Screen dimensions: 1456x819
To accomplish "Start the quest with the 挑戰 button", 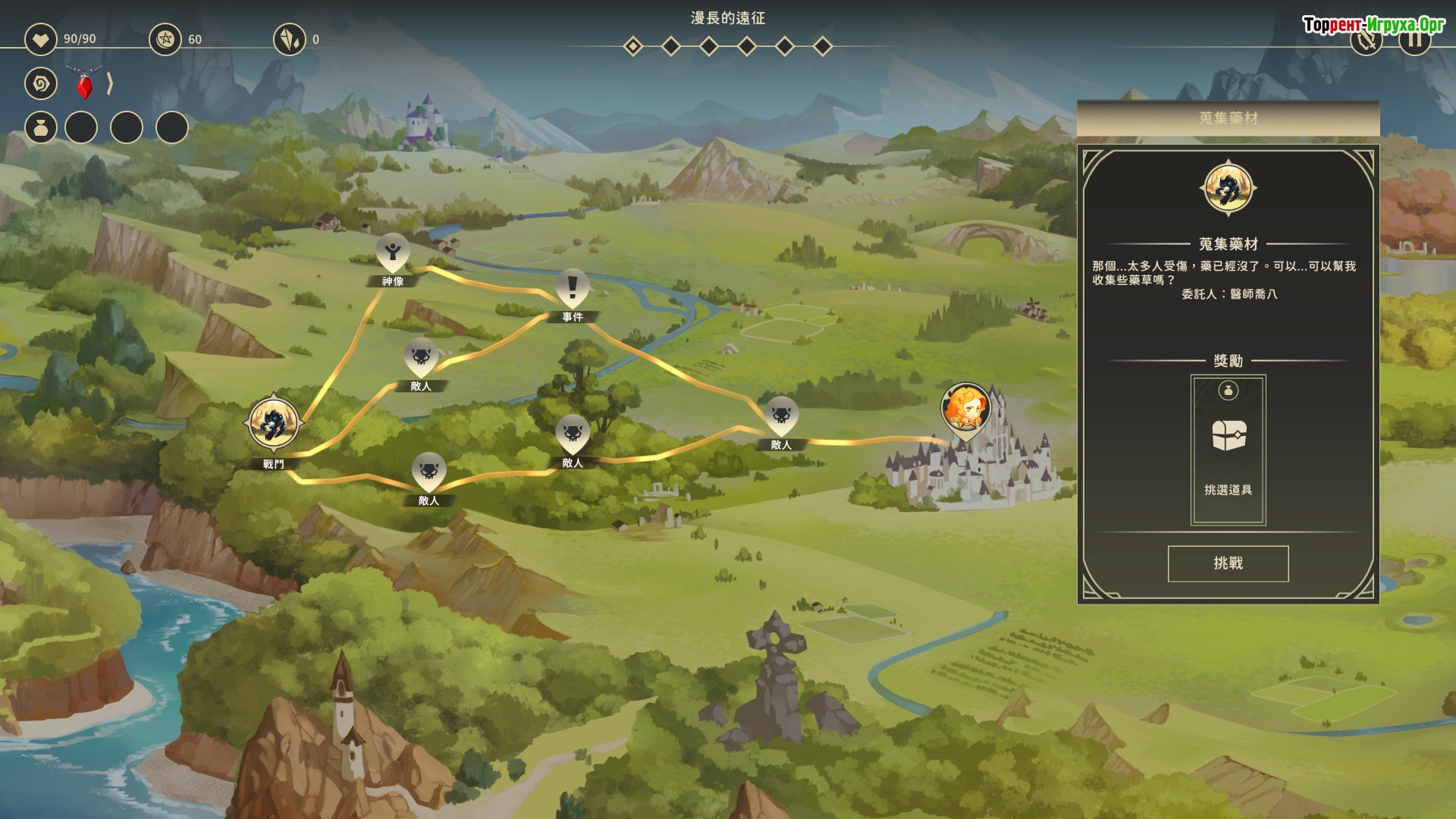I will click(1228, 563).
